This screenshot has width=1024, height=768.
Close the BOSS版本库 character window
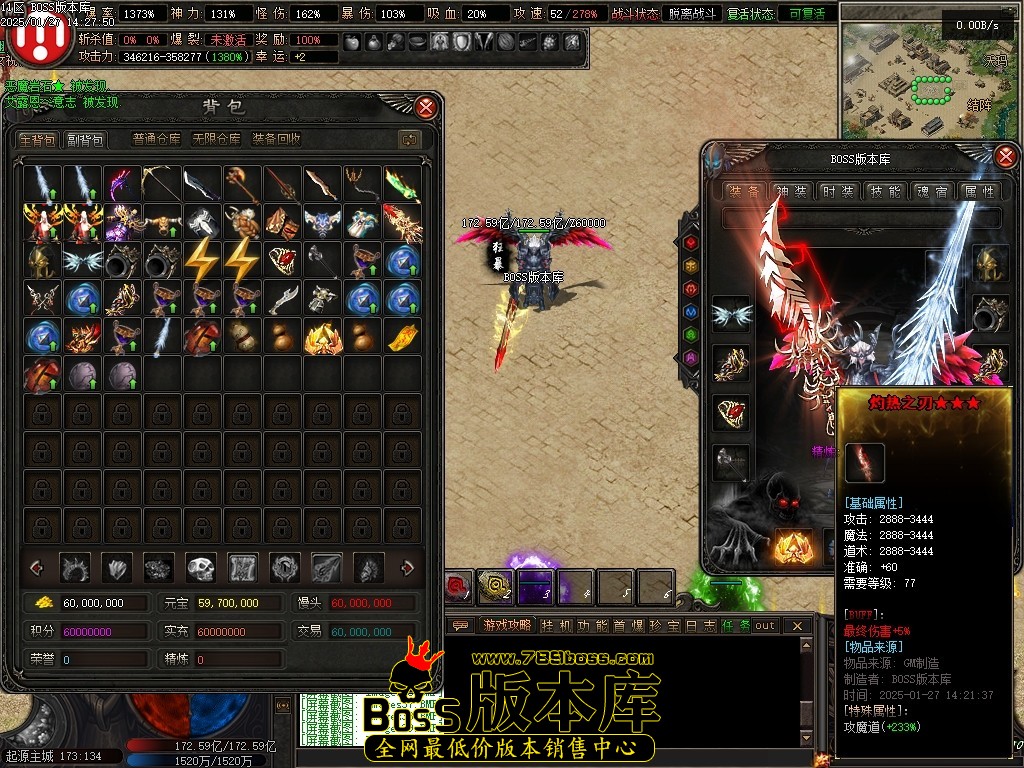[1006, 156]
